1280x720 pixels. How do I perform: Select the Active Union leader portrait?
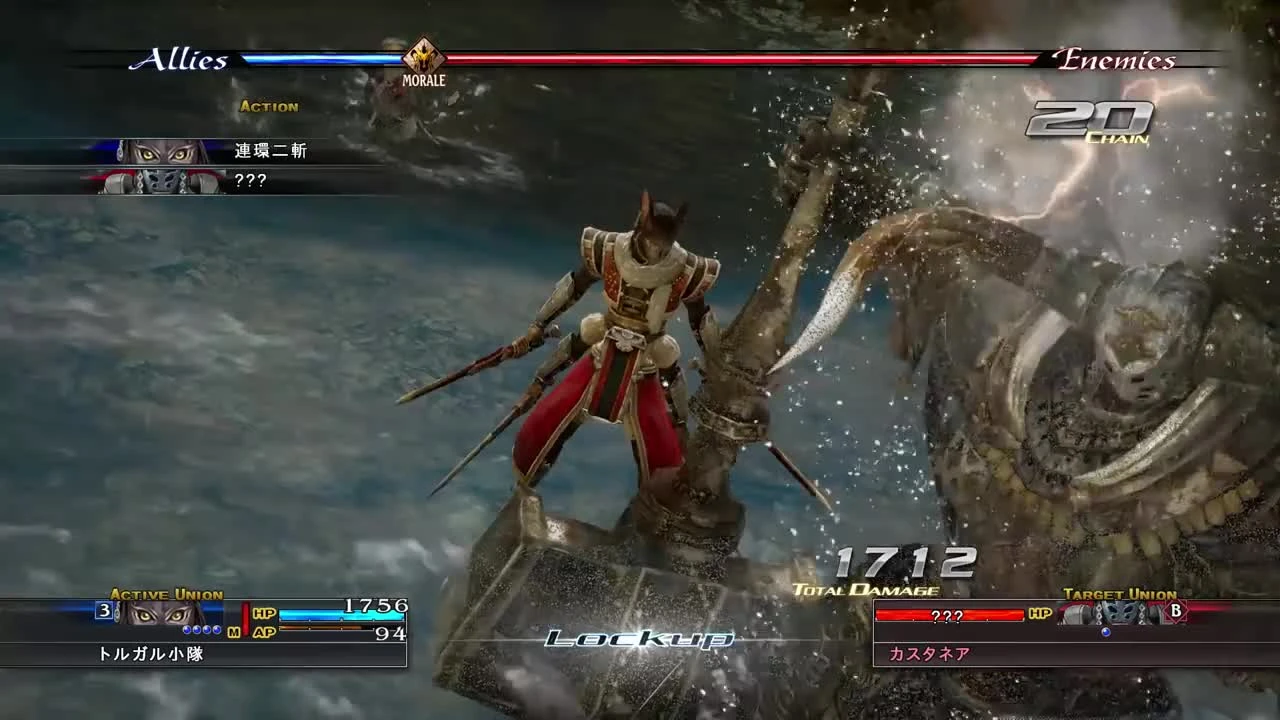[158, 612]
